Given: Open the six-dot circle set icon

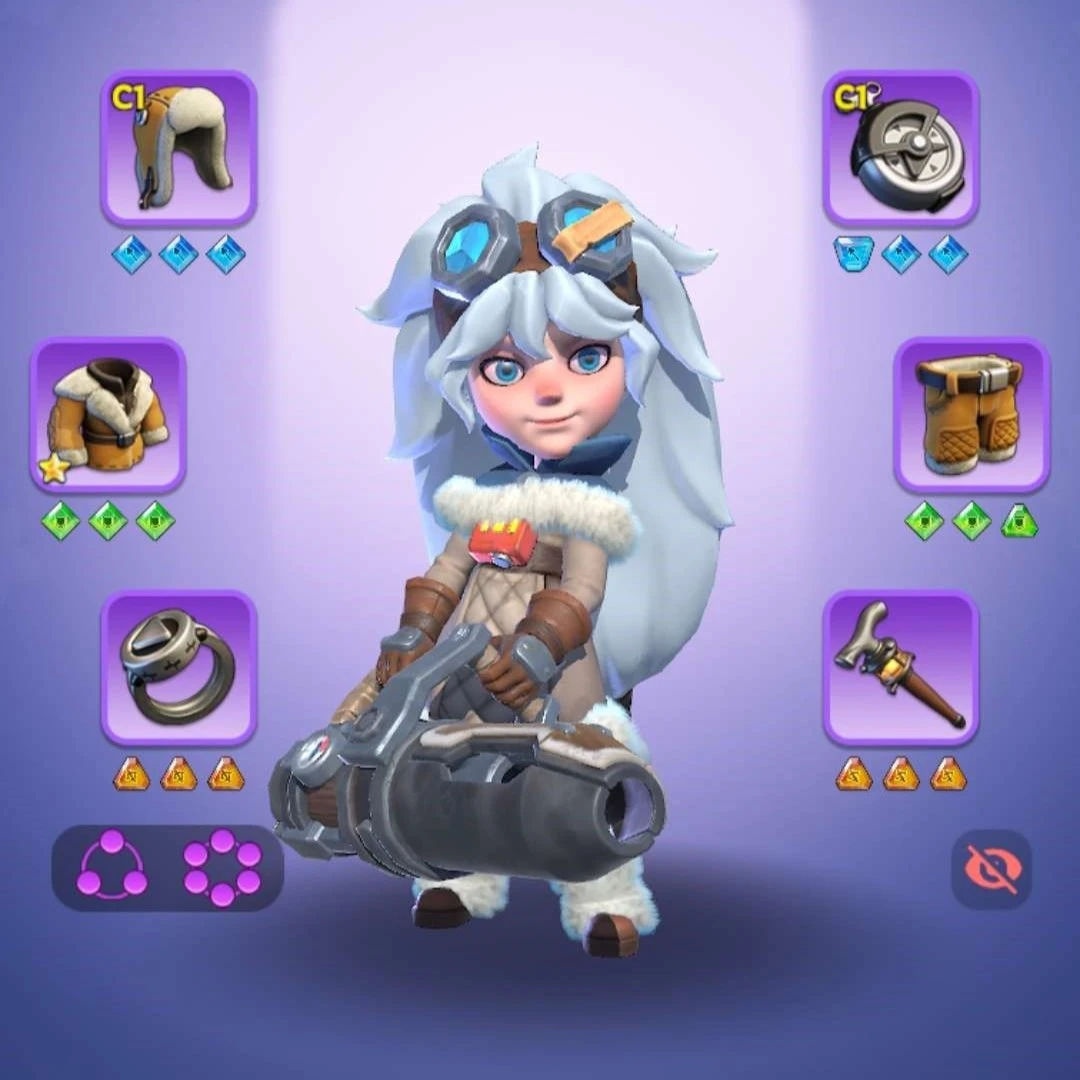Looking at the screenshot, I should pos(222,867).
